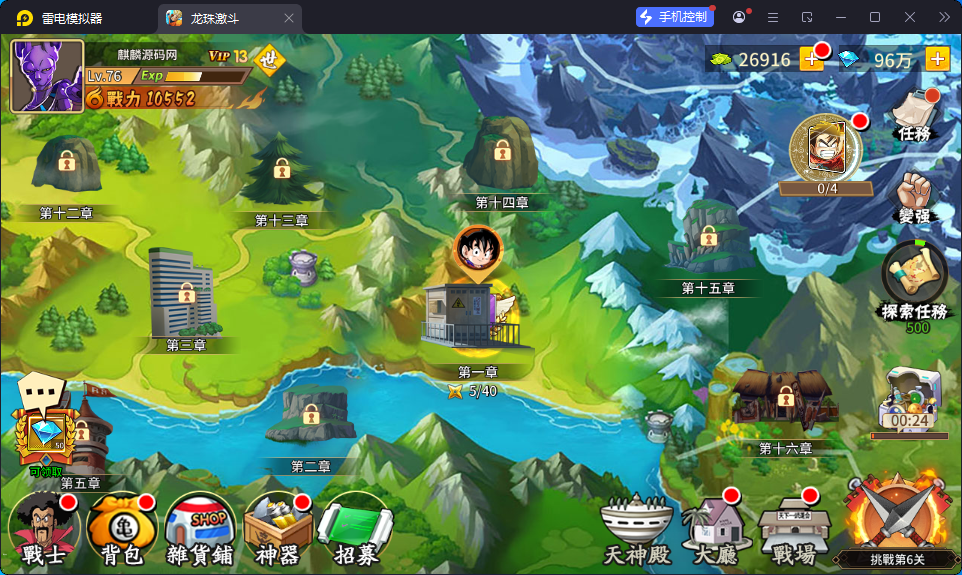Open the 任務 quest list
The height and width of the screenshot is (575, 962).
click(x=915, y=116)
